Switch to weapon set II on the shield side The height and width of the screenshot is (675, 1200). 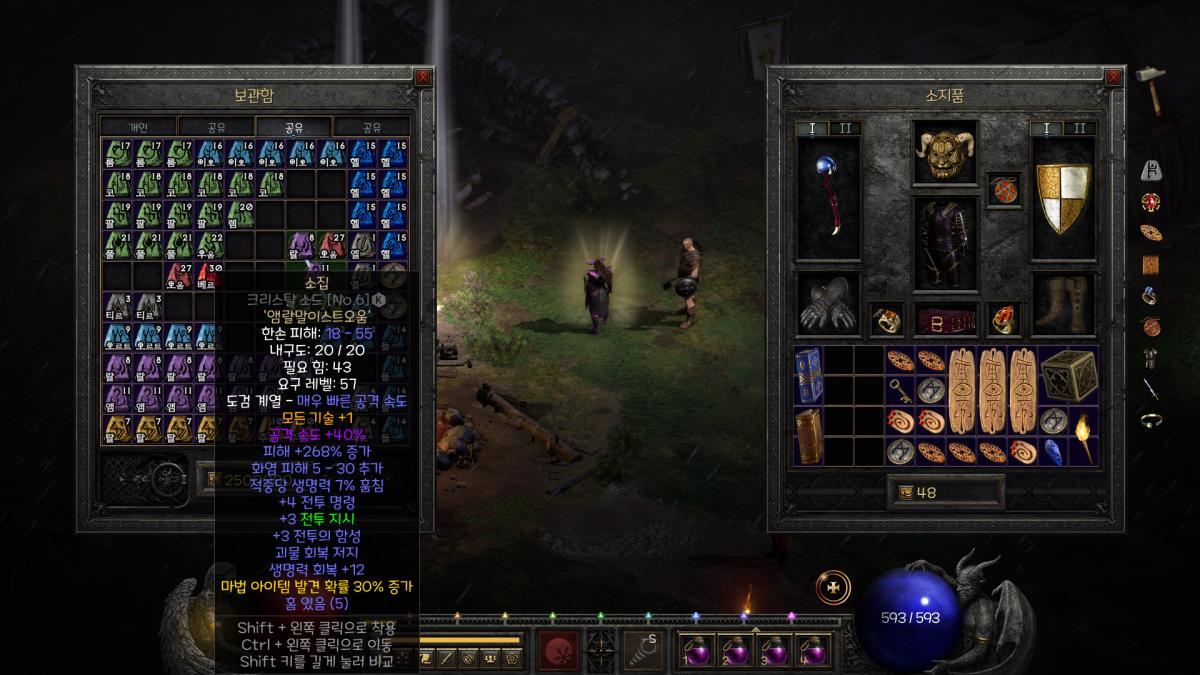pos(1079,128)
